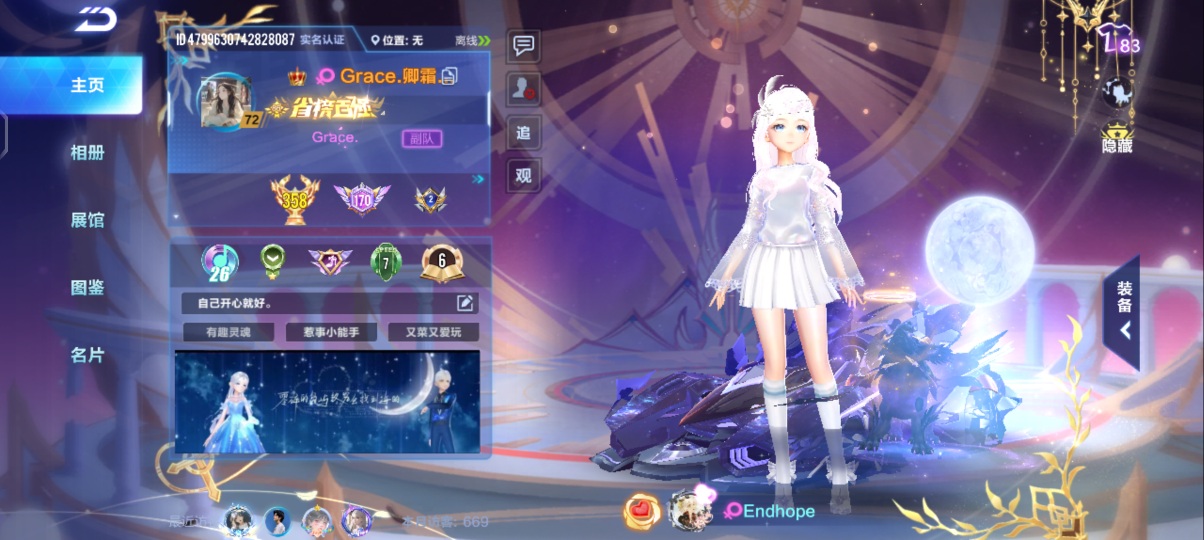Viewport: 1204px width, 540px height.
Task: Select the 图鉴 collection tab
Action: click(x=87, y=288)
